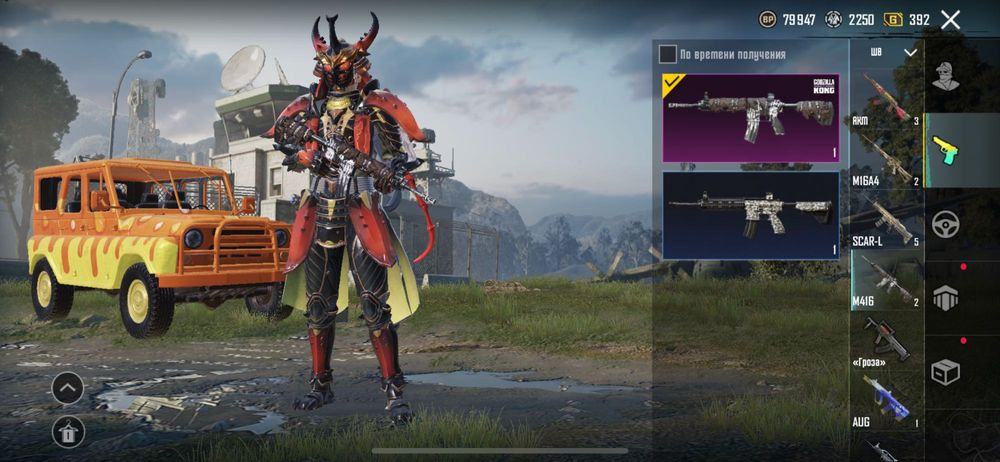
Task: Open the steering wheel vehicles tab
Action: tap(945, 224)
